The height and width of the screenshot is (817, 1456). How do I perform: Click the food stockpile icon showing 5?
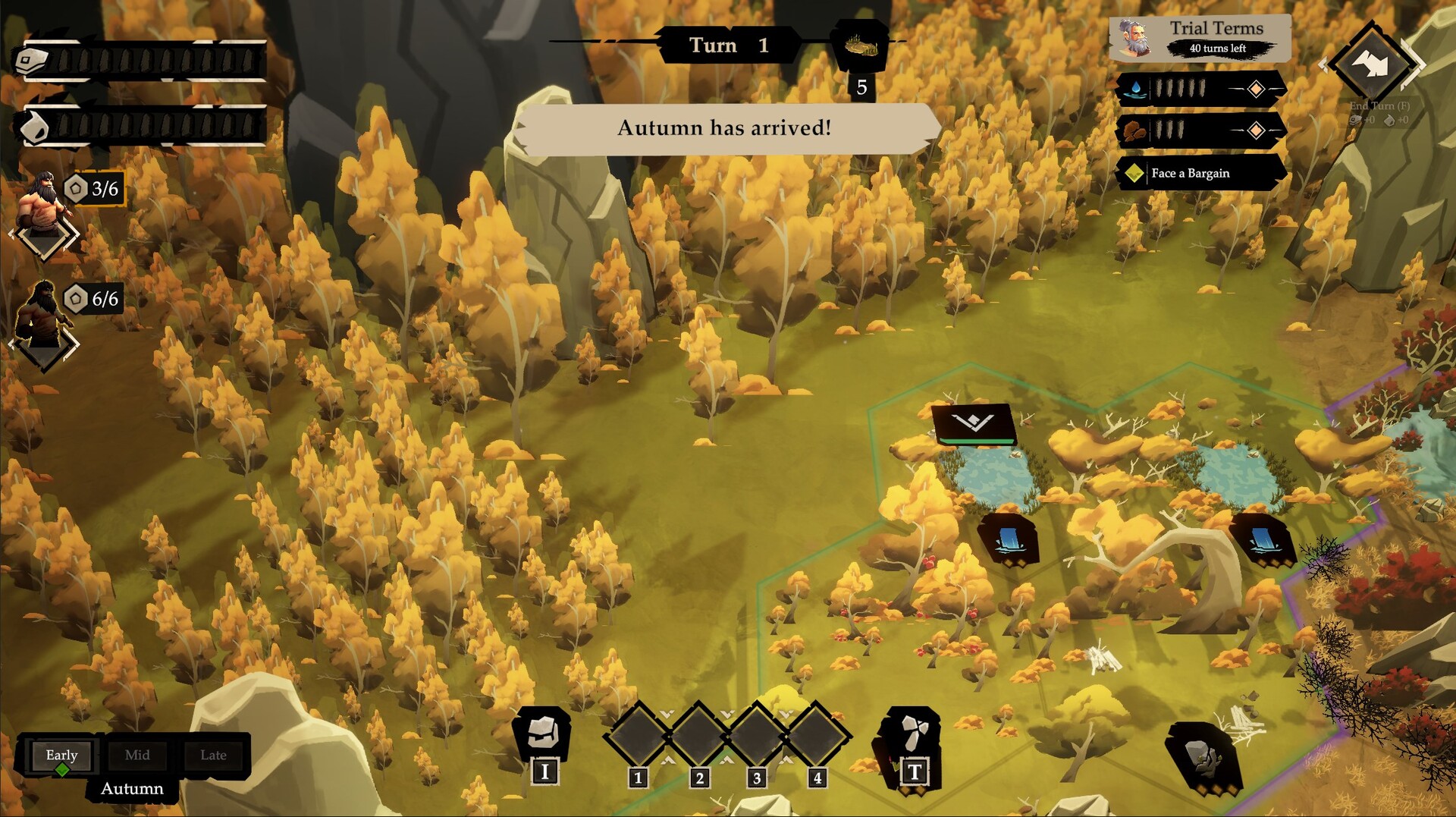point(861,47)
